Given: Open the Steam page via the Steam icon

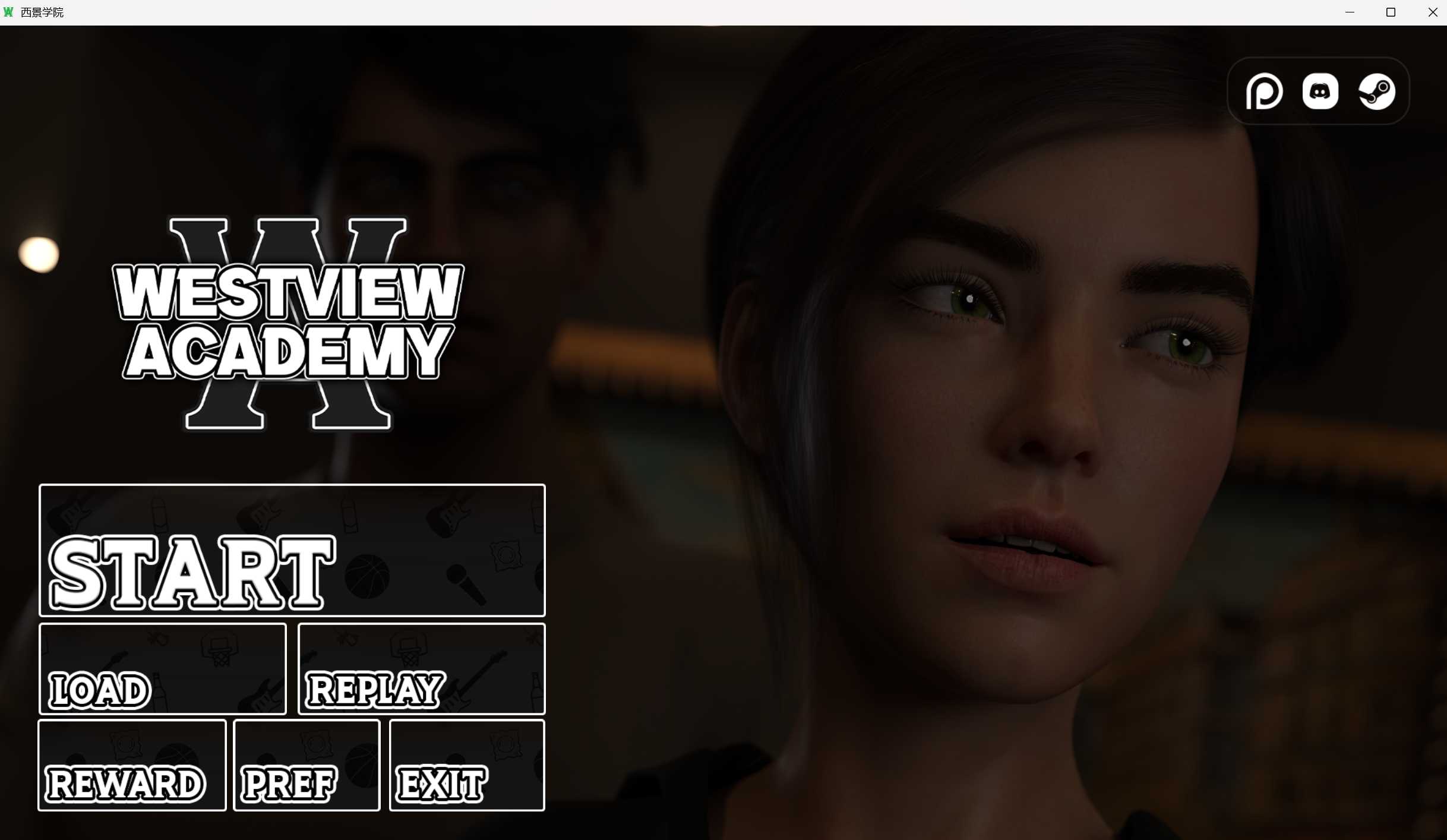Looking at the screenshot, I should coord(1376,91).
